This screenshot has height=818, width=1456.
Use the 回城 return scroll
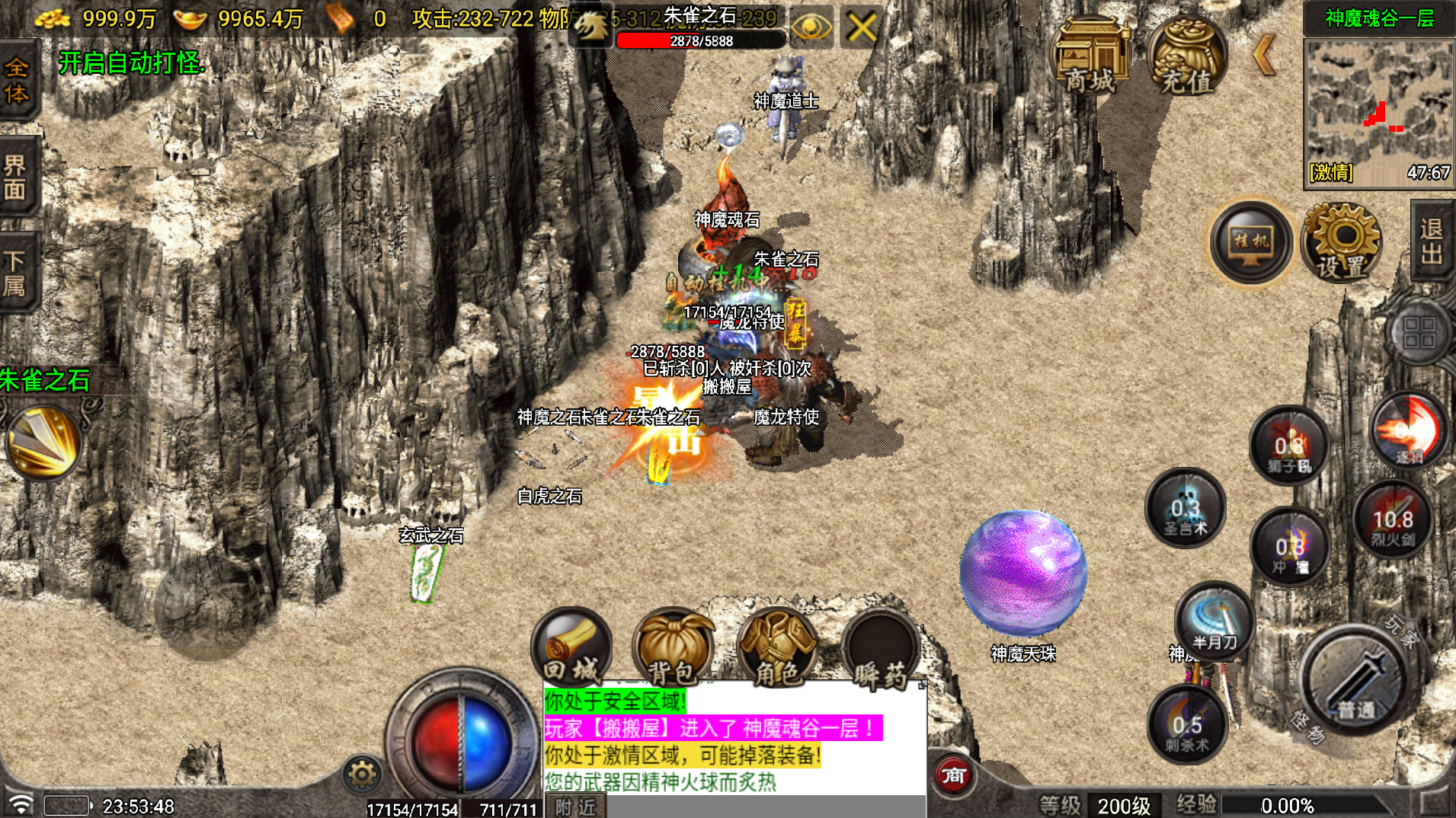tap(571, 647)
